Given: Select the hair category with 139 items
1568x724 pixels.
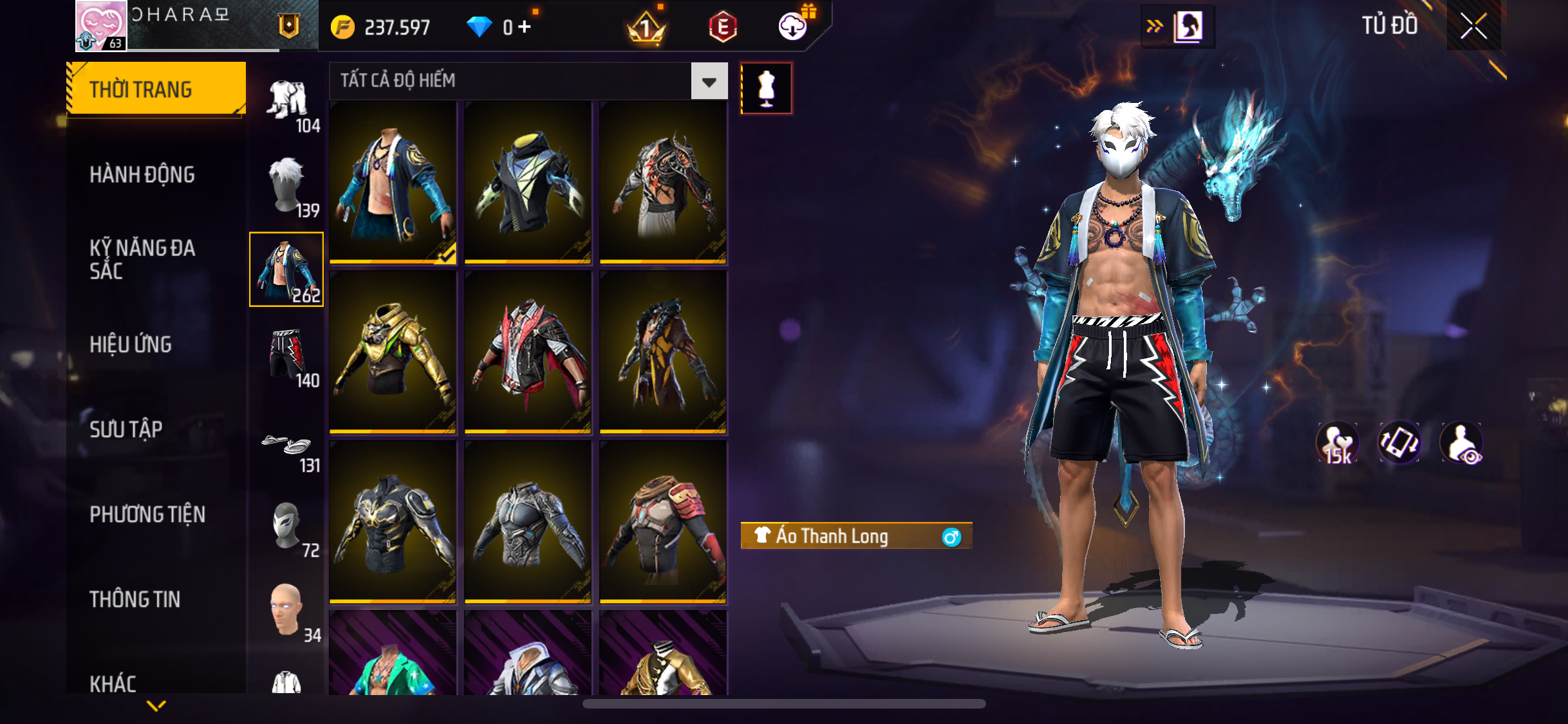Looking at the screenshot, I should pyautogui.click(x=287, y=186).
